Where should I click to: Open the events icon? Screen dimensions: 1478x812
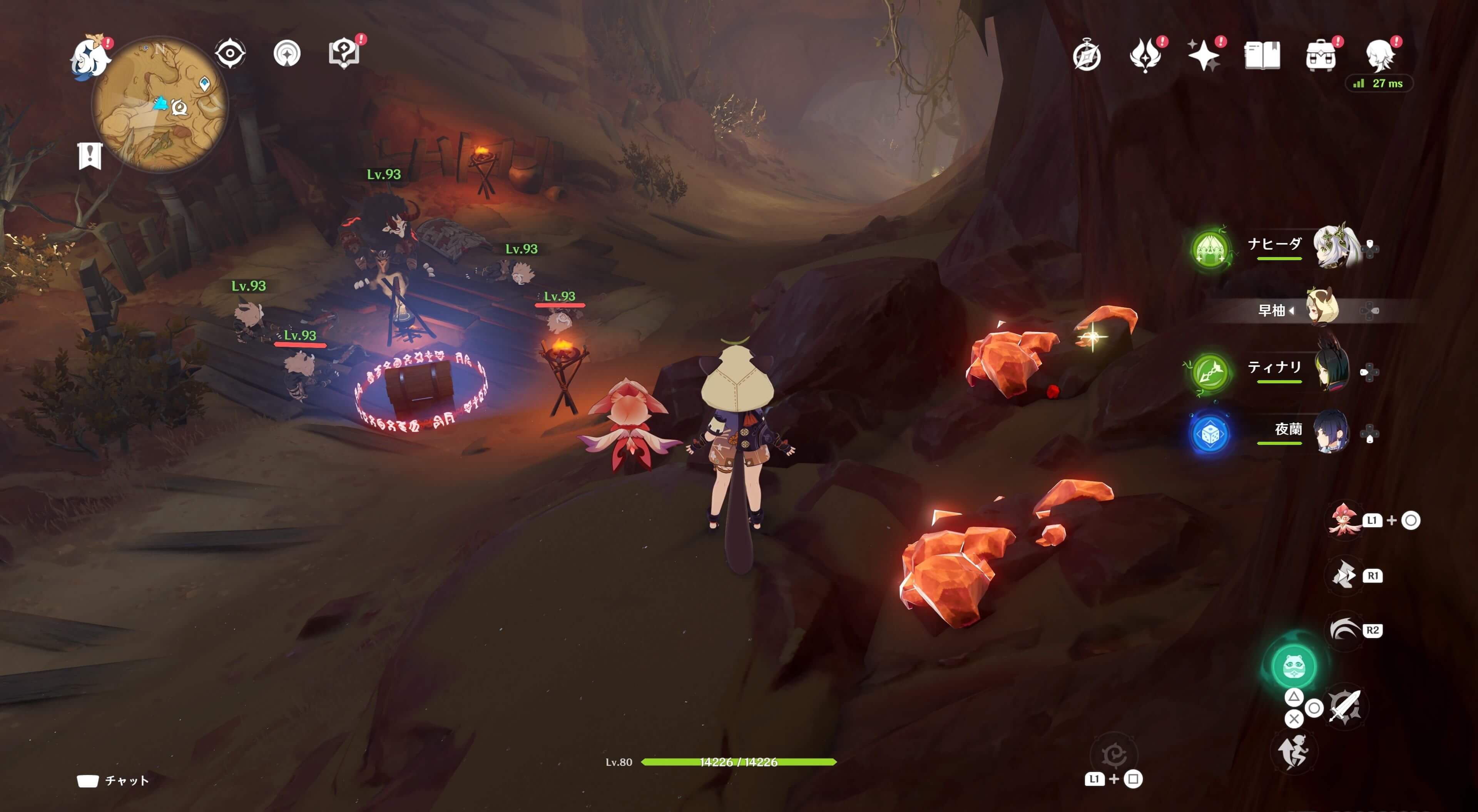coord(1145,56)
